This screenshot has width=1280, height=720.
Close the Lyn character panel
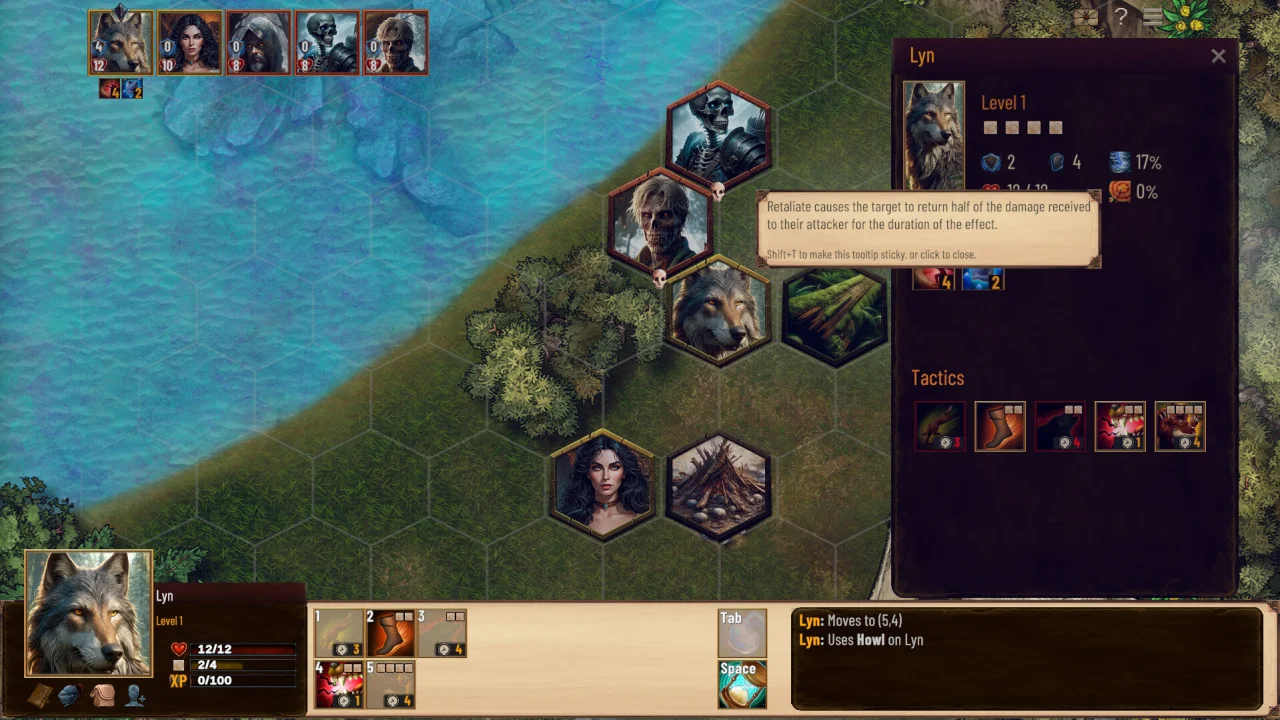click(1218, 56)
